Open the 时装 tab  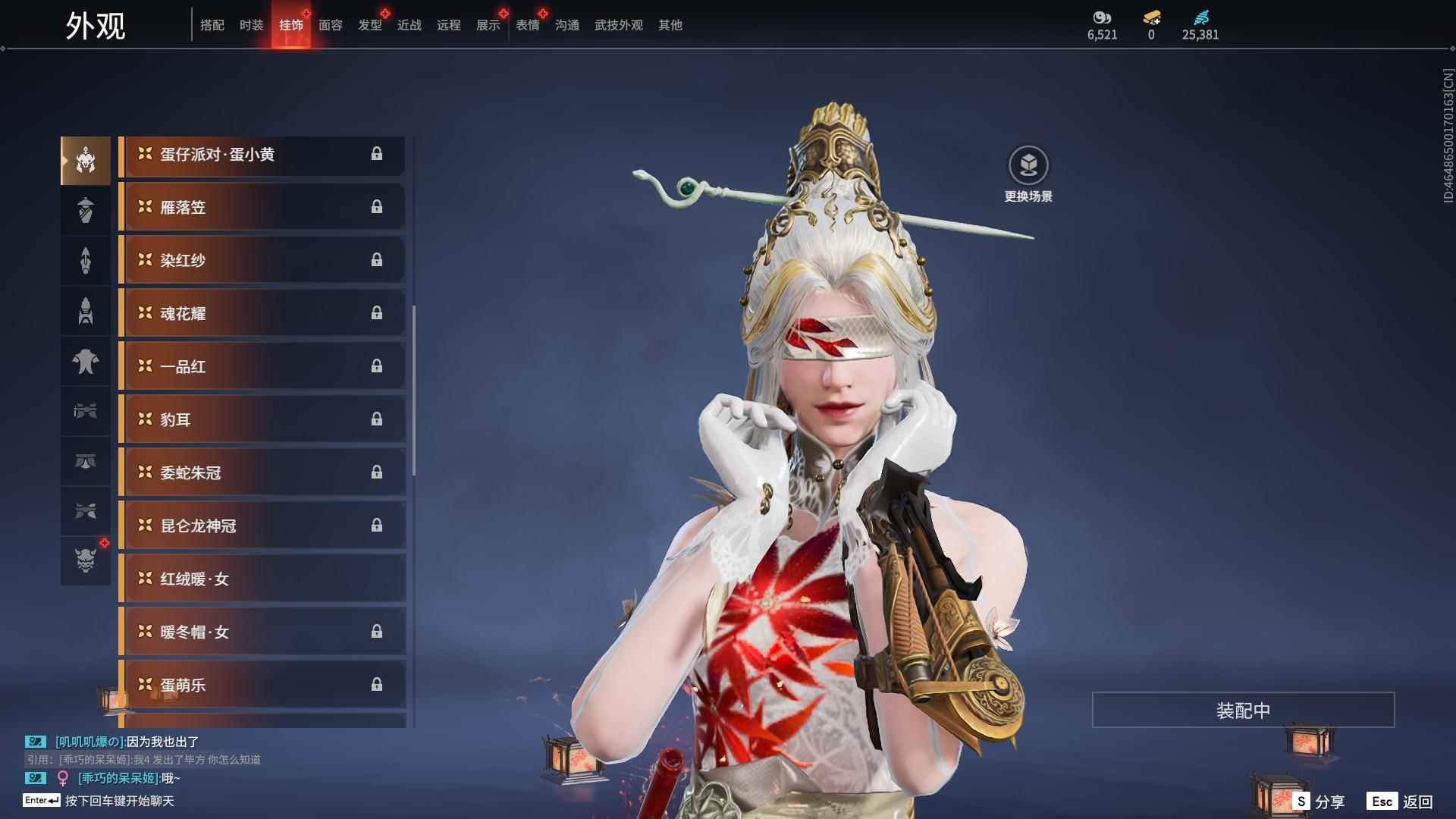pos(252,25)
